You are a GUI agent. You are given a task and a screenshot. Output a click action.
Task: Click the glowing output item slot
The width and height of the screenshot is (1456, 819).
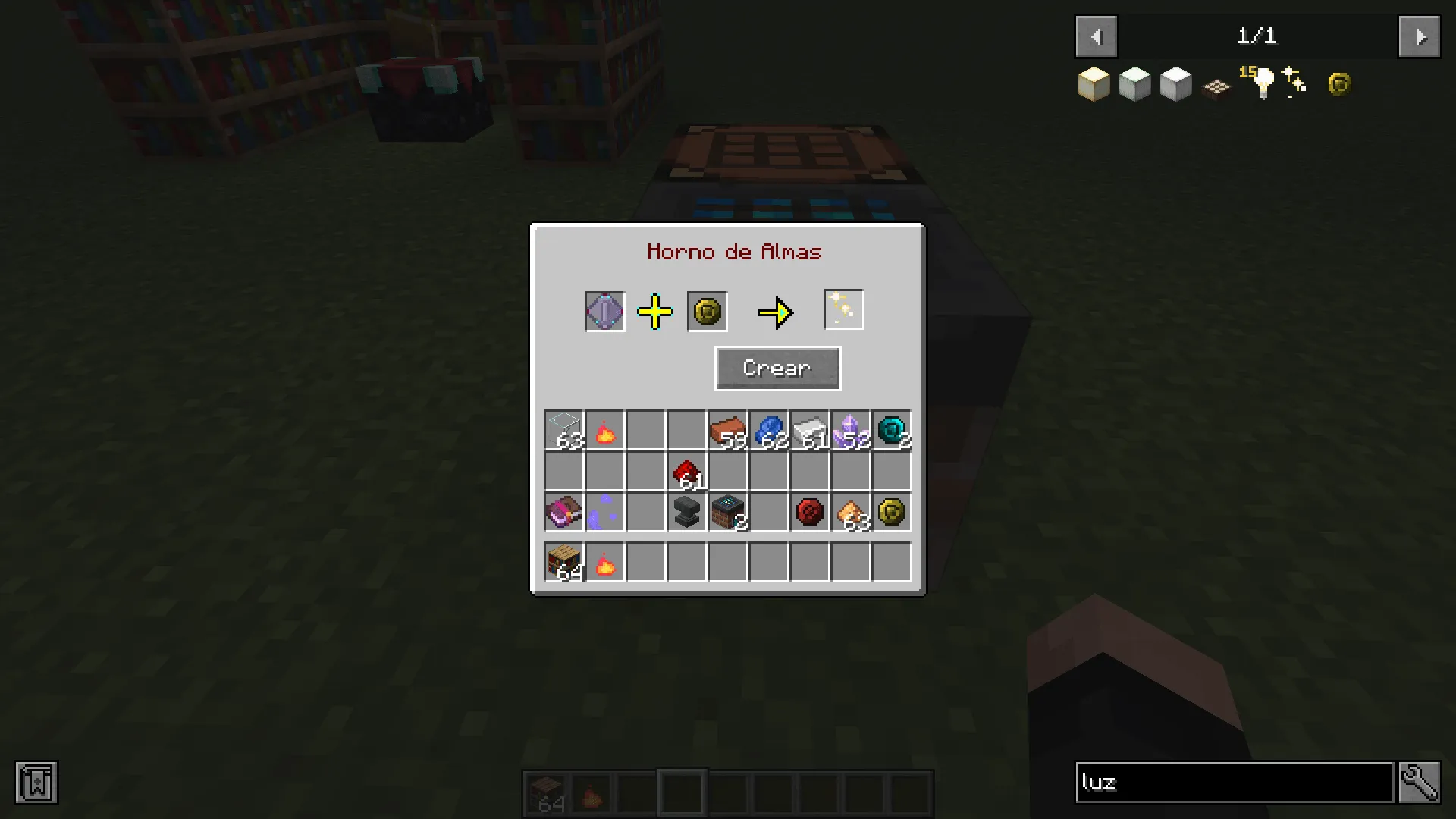pos(843,309)
